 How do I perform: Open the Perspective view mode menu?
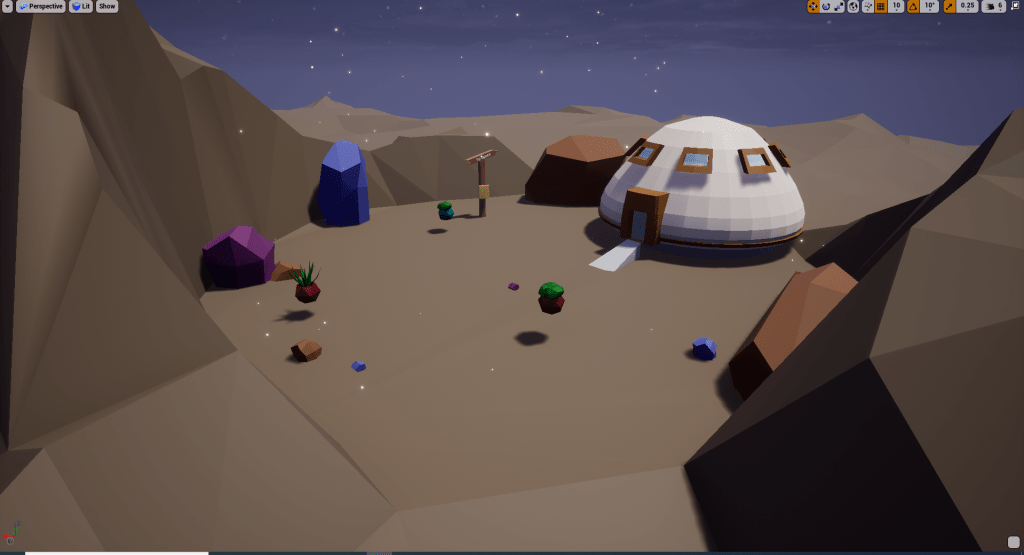pyautogui.click(x=40, y=6)
